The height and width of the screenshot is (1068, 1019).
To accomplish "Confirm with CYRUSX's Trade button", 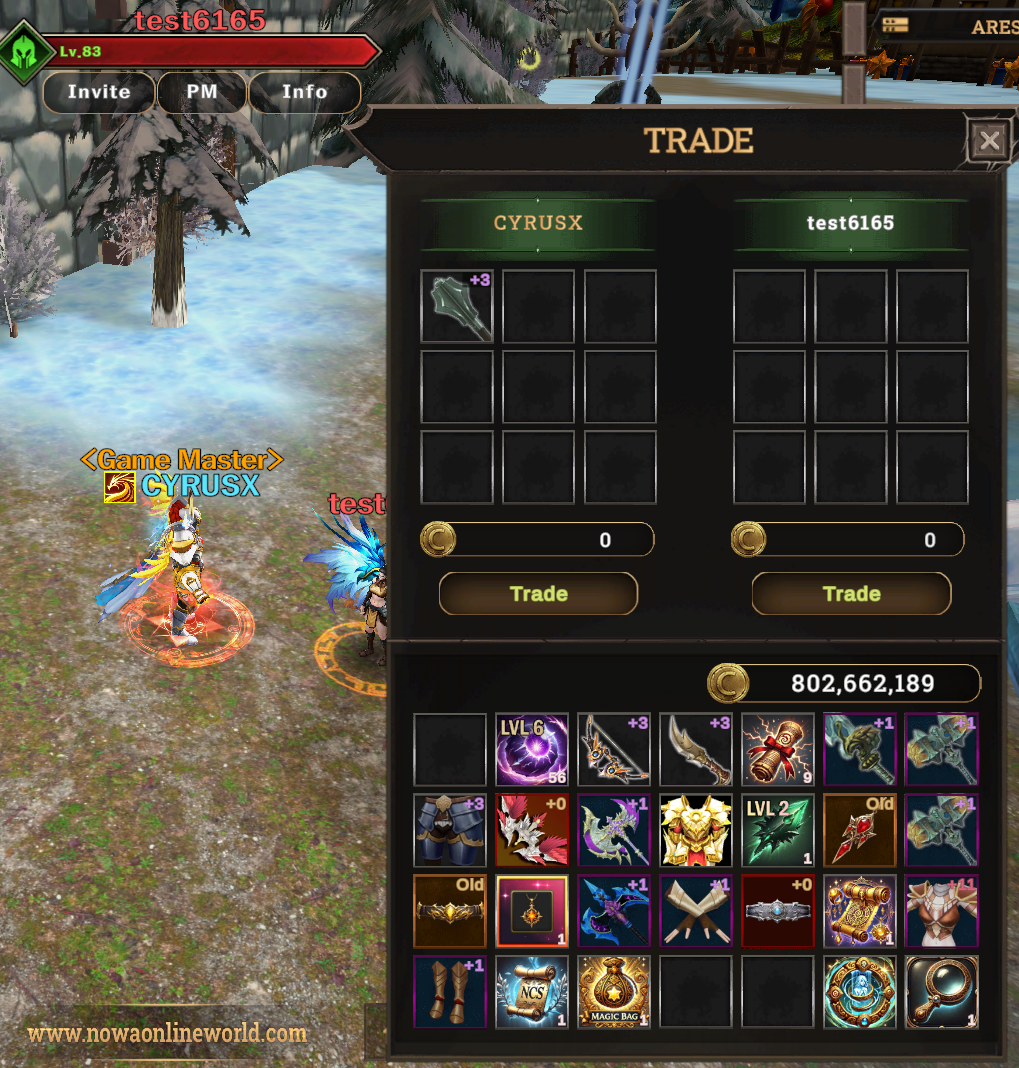I will (x=538, y=594).
